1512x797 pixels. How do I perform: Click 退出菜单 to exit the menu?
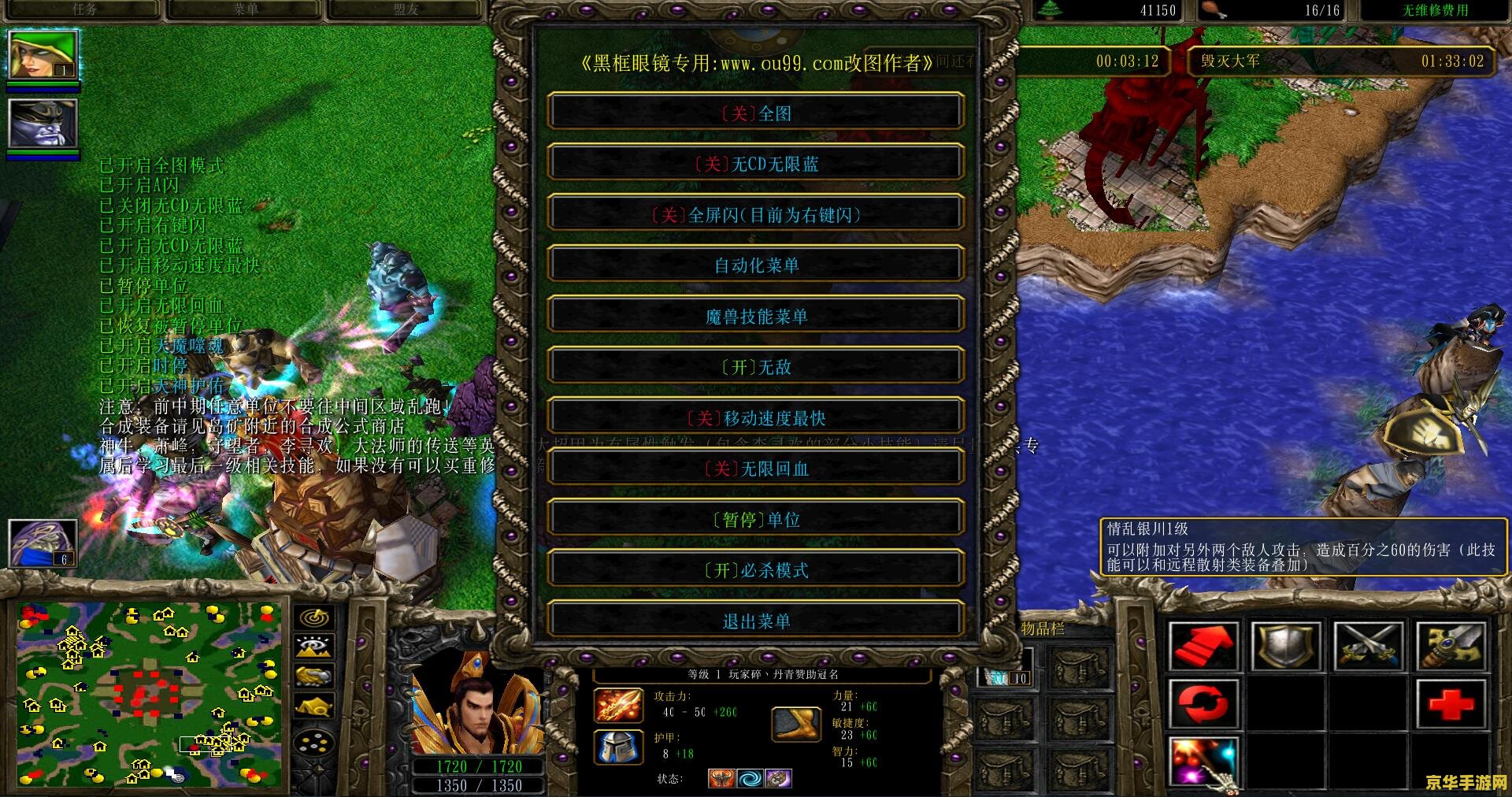[x=756, y=621]
